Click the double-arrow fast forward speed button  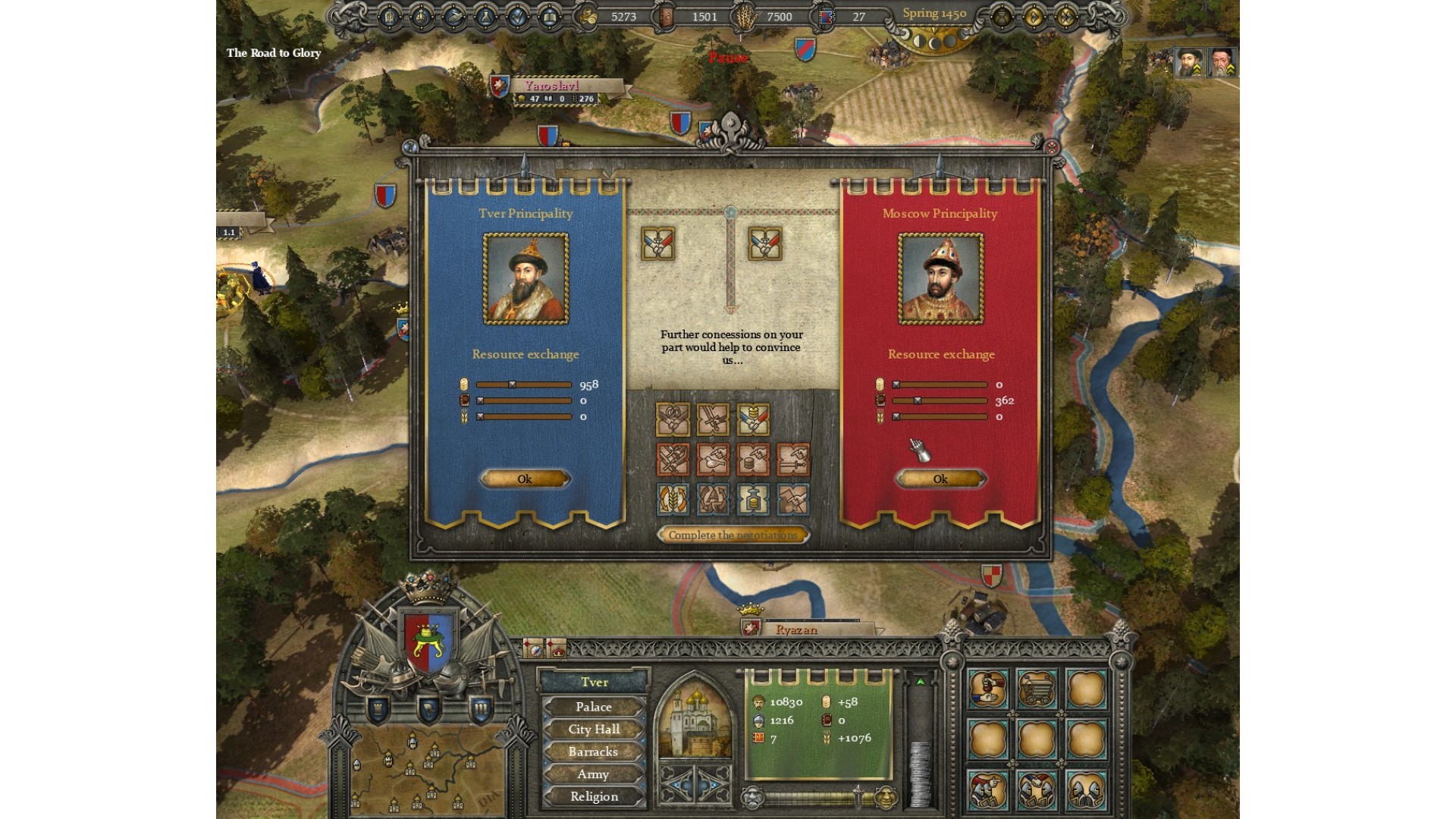[x=1066, y=17]
